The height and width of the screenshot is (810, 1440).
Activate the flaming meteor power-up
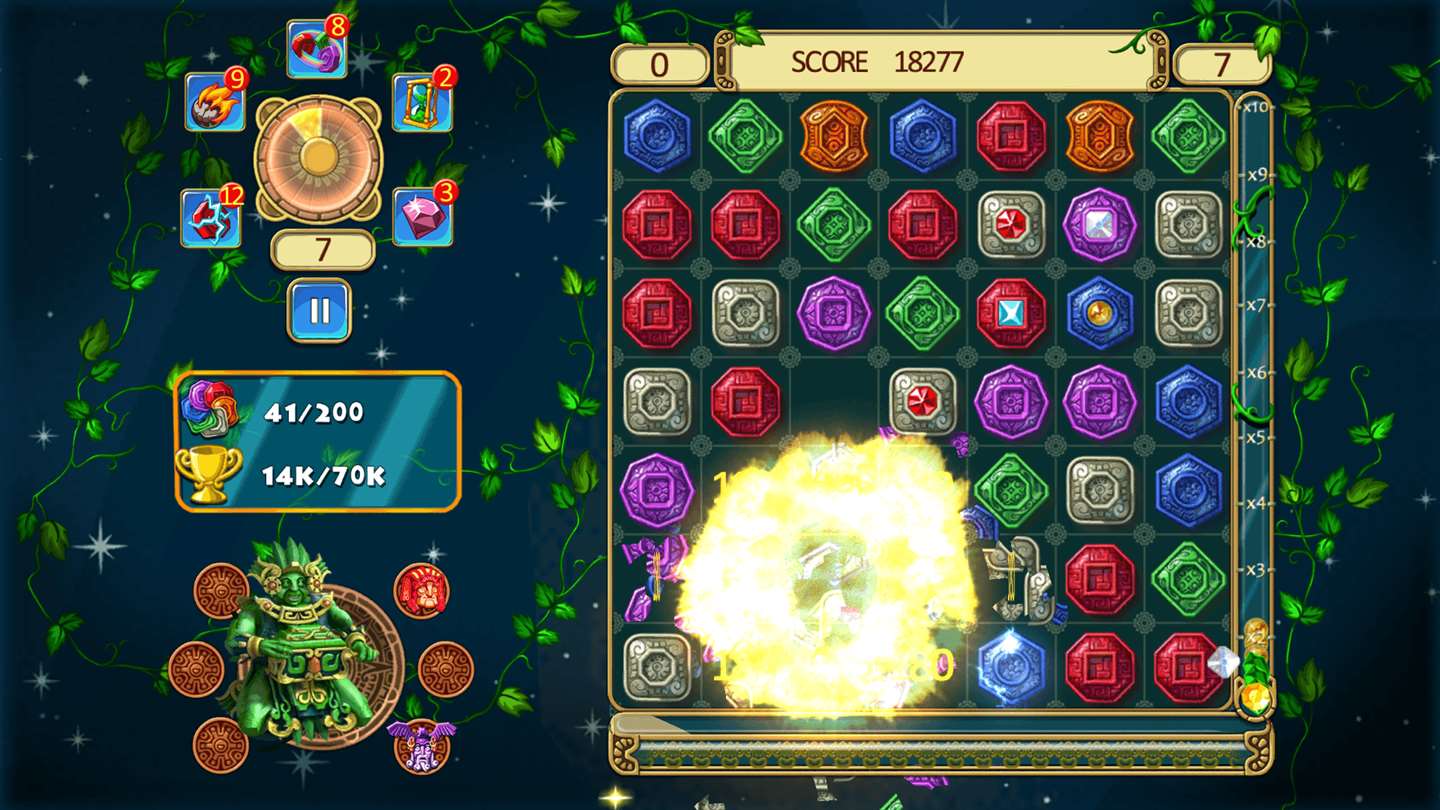[215, 102]
